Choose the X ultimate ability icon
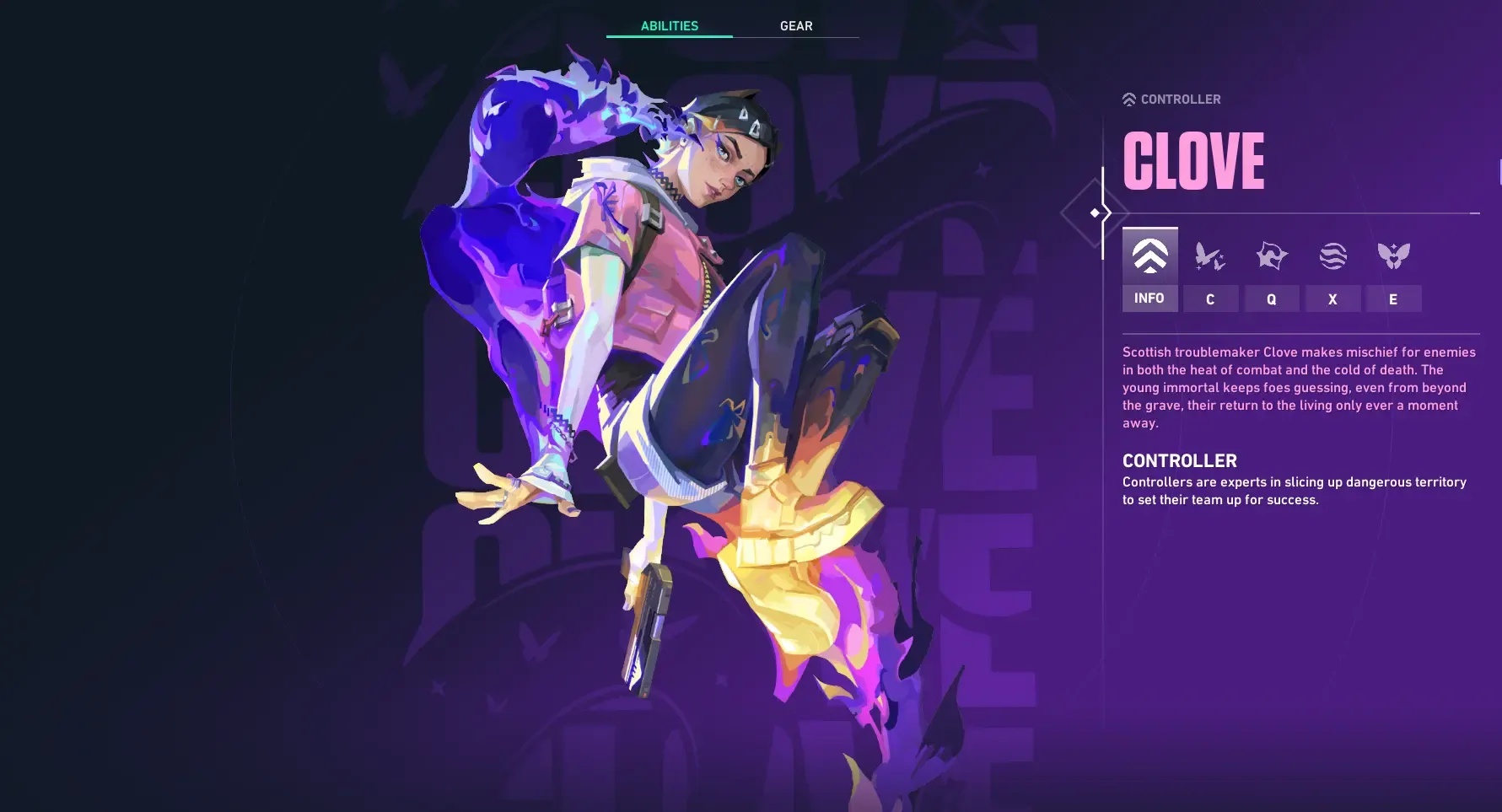 click(x=1332, y=256)
